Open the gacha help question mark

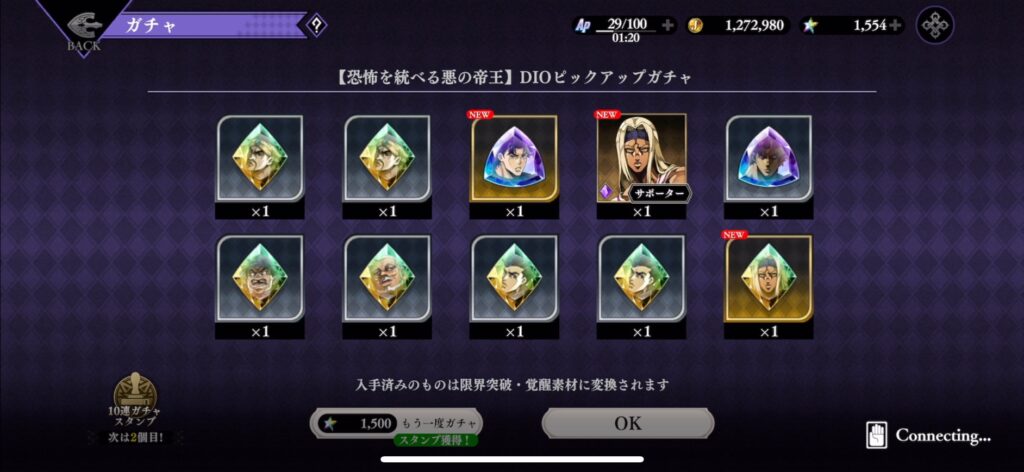point(316,25)
